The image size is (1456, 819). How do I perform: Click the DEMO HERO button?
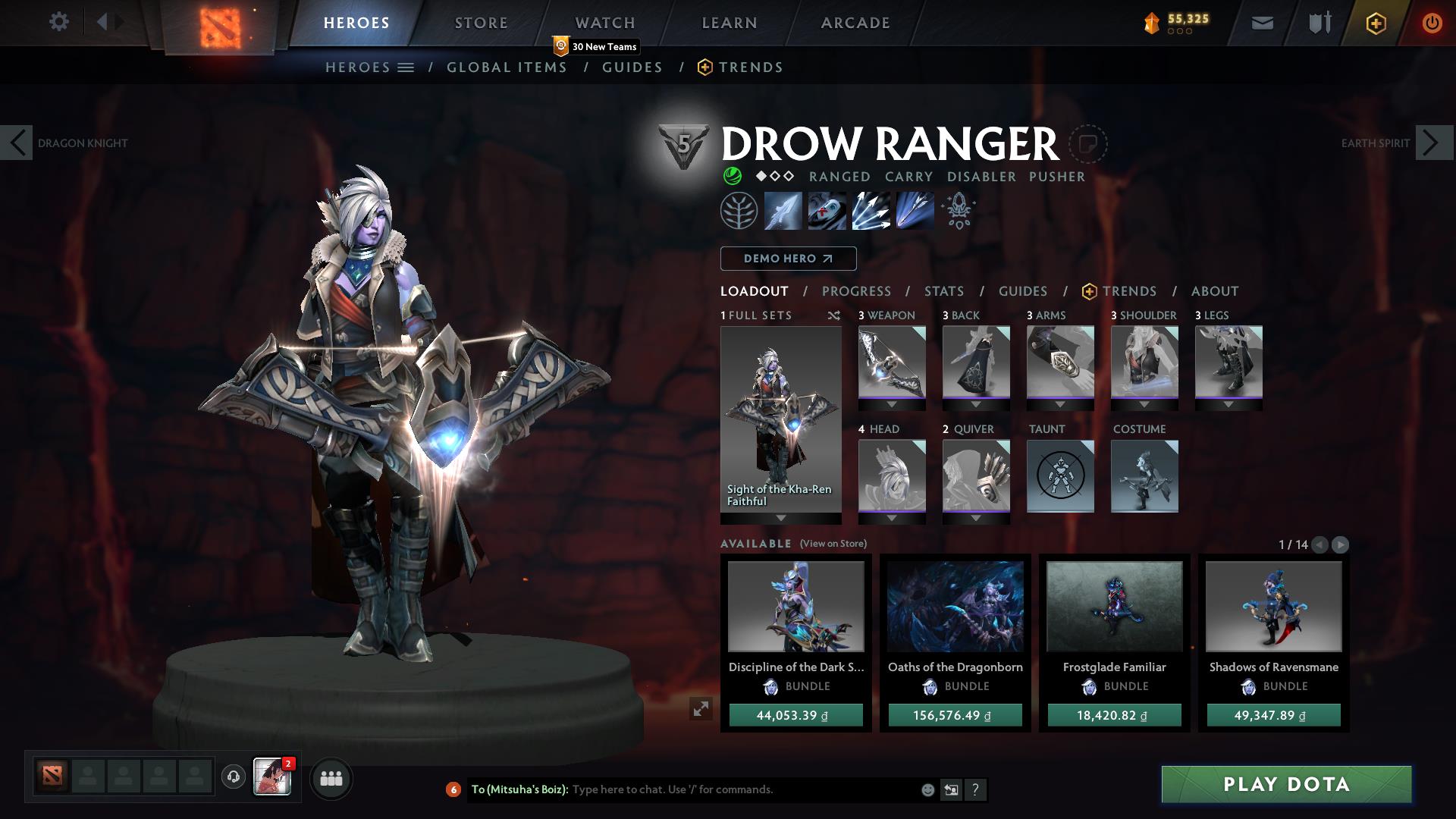point(788,259)
